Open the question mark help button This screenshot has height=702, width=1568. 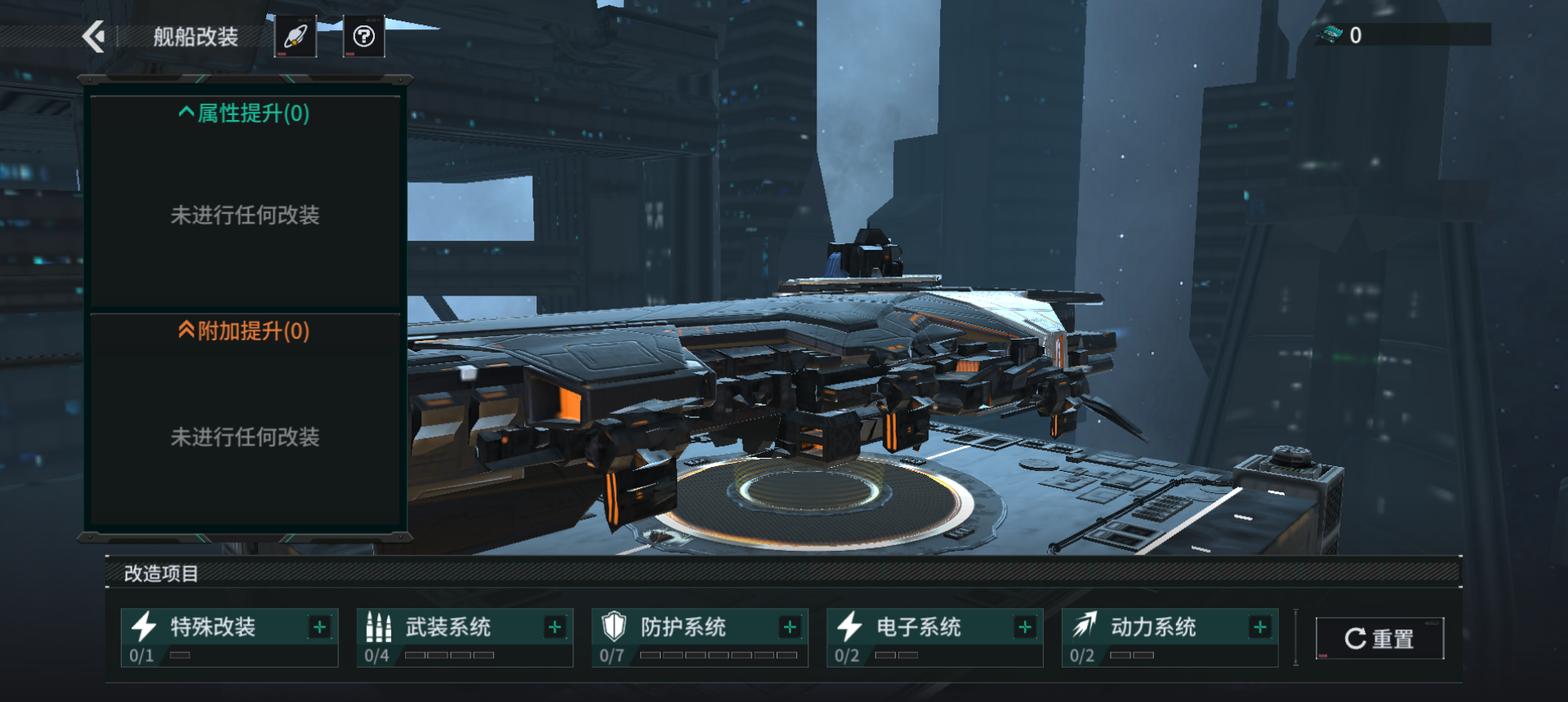(363, 37)
